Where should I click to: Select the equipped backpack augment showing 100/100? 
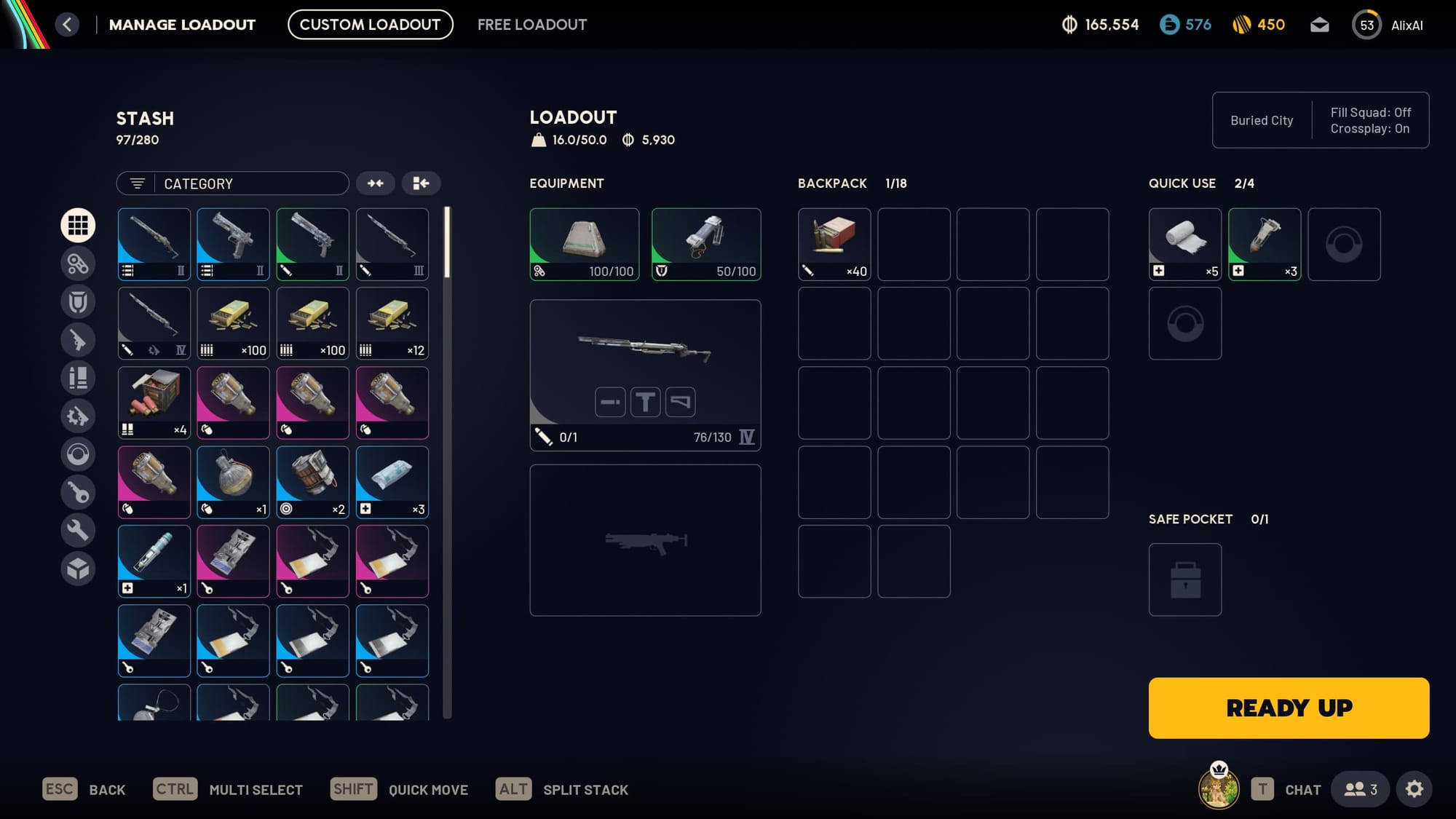tap(584, 244)
